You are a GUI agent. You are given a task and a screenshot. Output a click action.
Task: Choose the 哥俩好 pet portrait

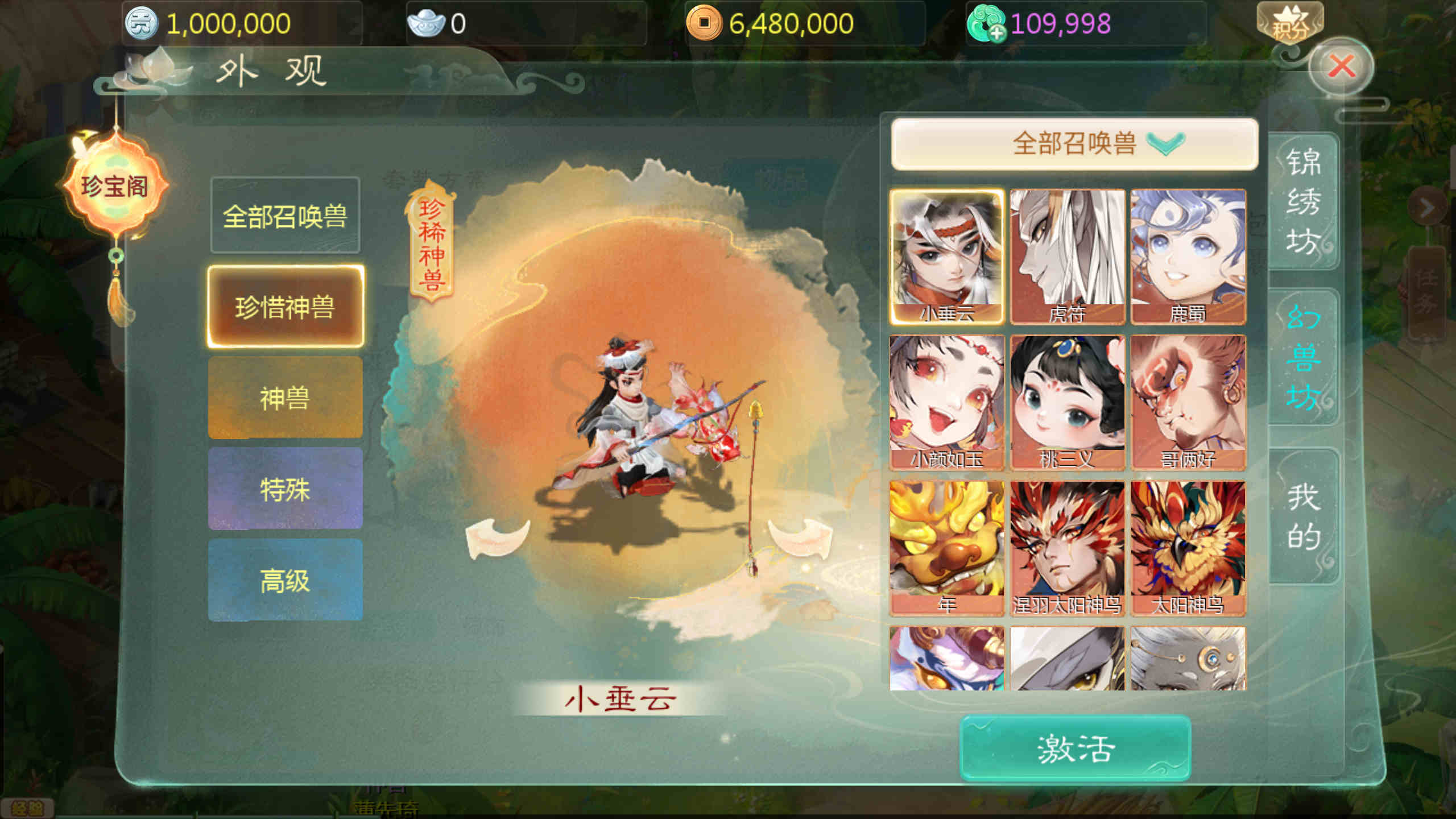[x=1188, y=402]
